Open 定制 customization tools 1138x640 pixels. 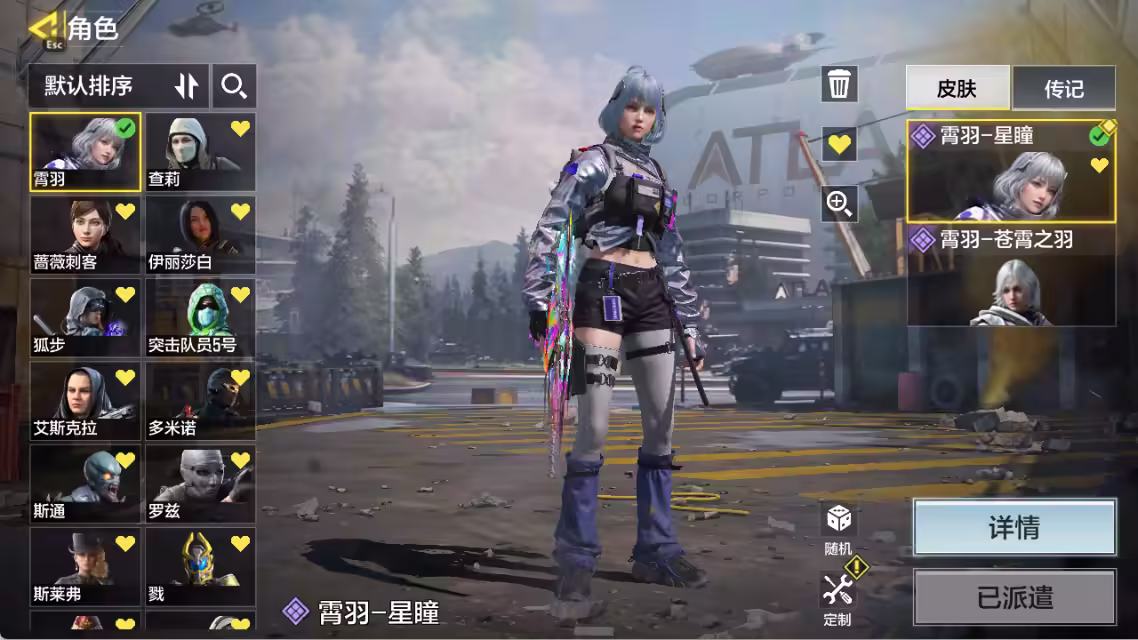click(x=838, y=597)
